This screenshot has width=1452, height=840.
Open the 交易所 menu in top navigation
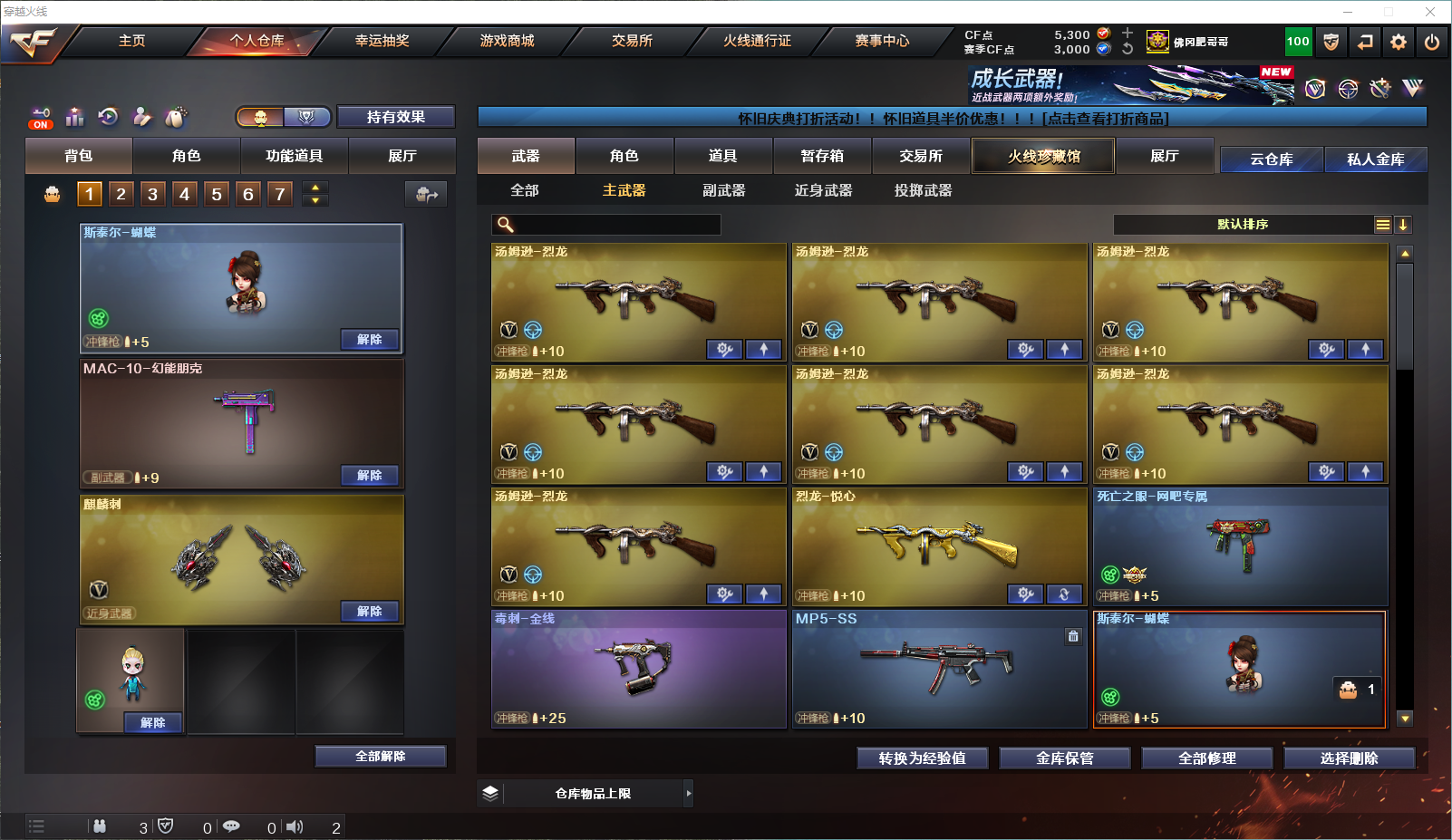[x=632, y=41]
